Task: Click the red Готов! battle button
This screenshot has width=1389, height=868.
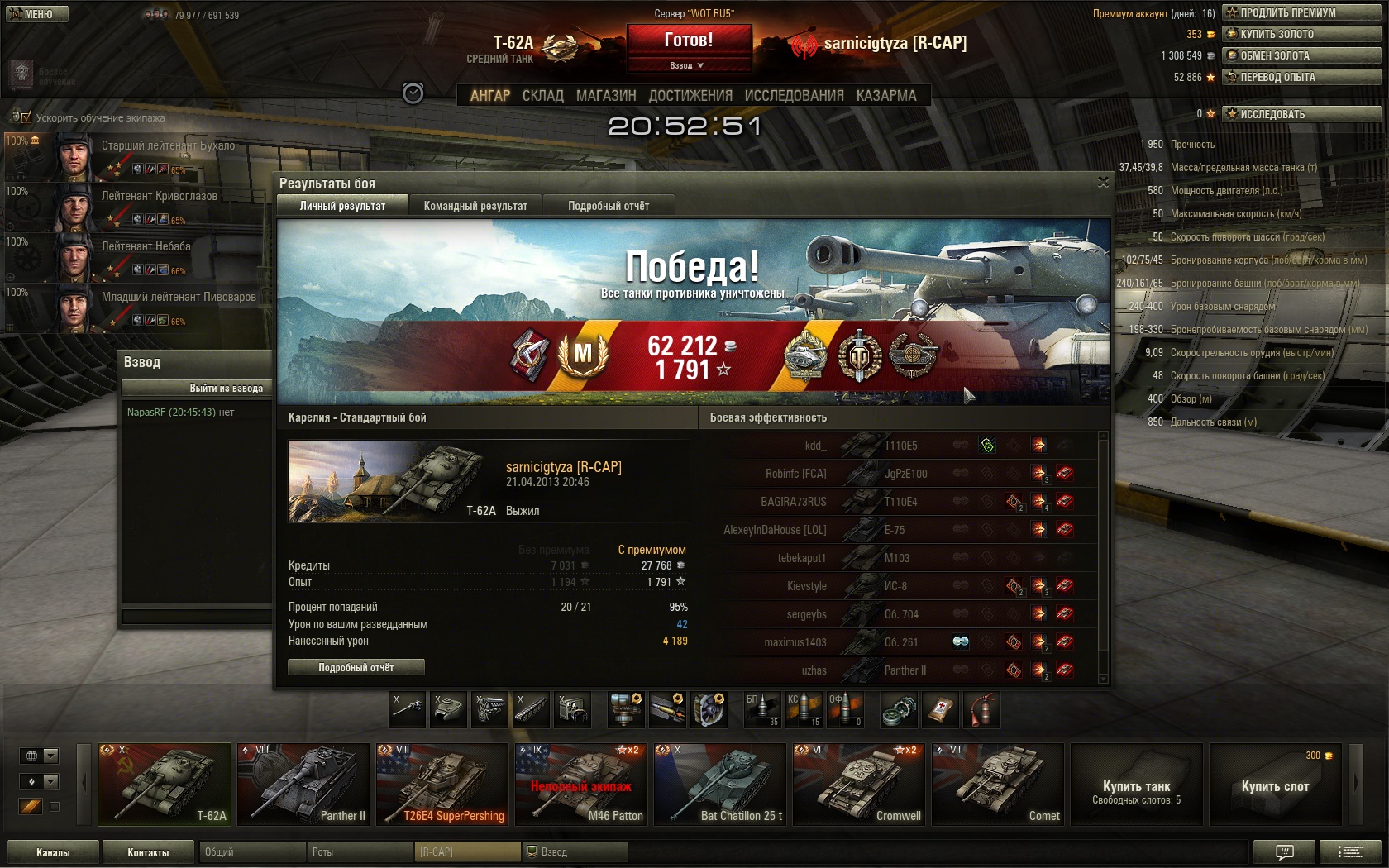Action: pos(689,40)
